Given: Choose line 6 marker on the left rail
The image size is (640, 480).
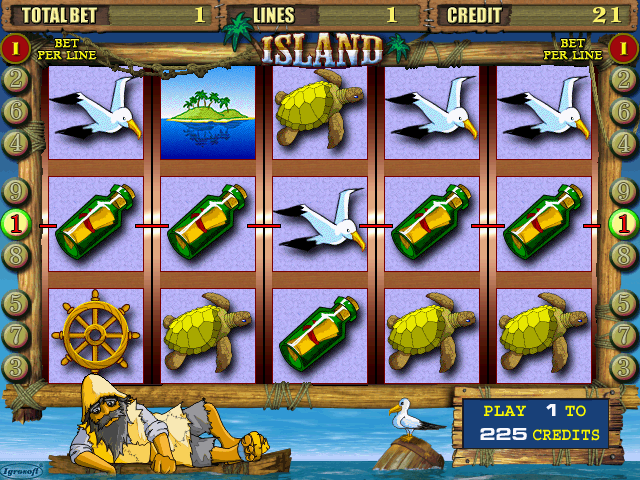Looking at the screenshot, I should click(x=15, y=111).
